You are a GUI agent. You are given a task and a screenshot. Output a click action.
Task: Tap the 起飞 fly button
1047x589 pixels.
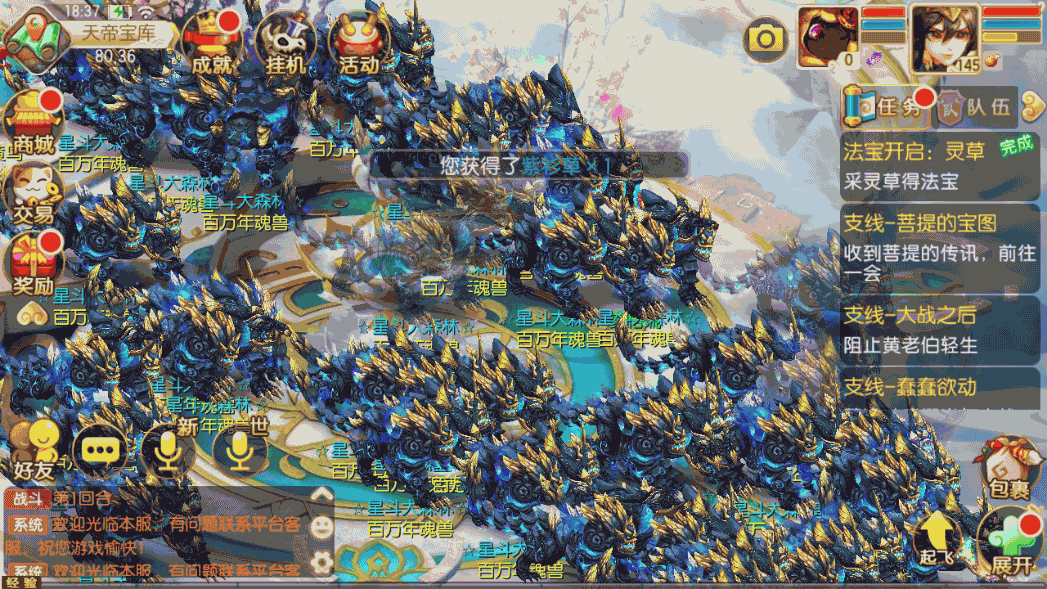[937, 541]
